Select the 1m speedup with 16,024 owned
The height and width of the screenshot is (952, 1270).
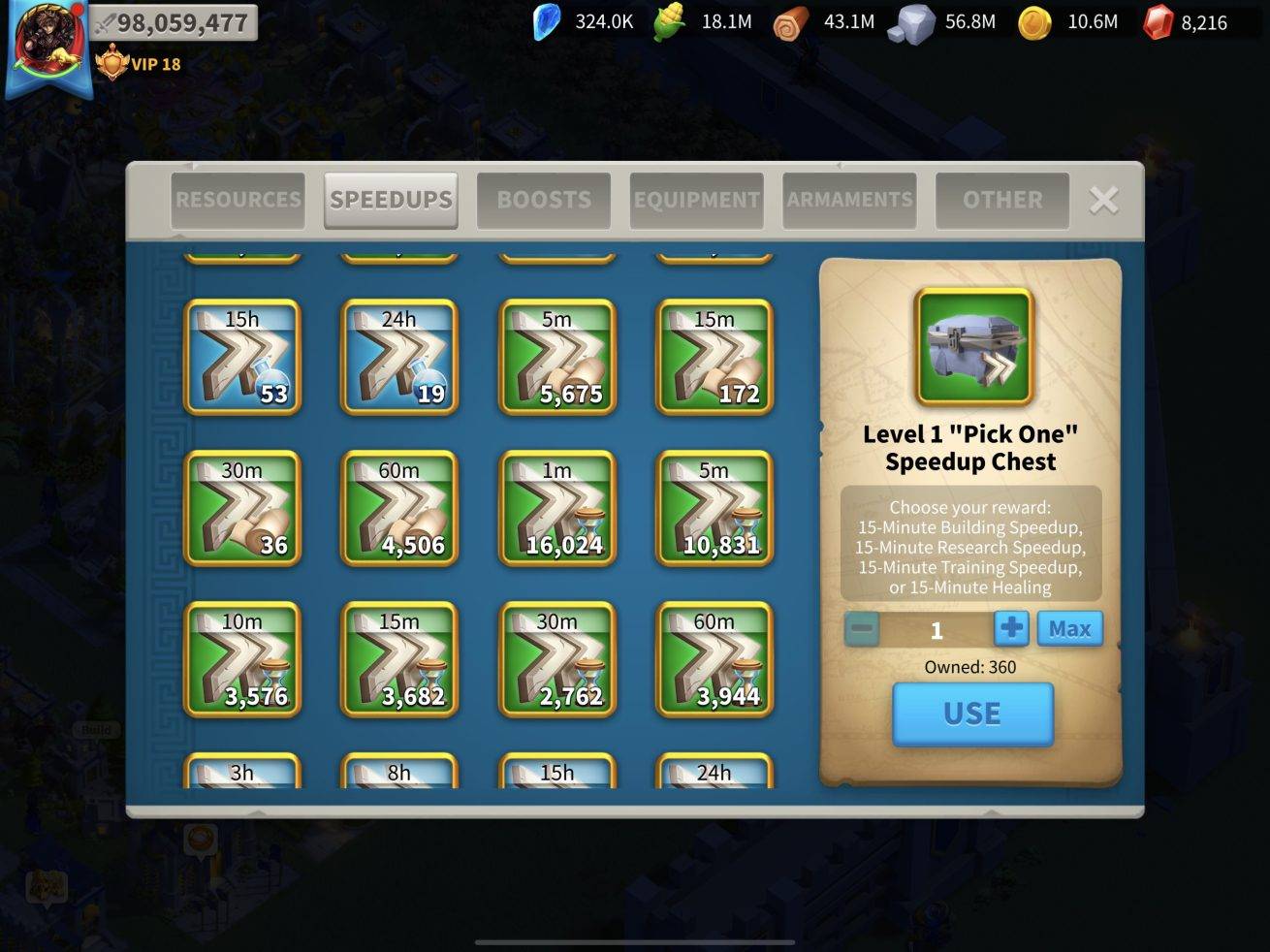[x=556, y=508]
